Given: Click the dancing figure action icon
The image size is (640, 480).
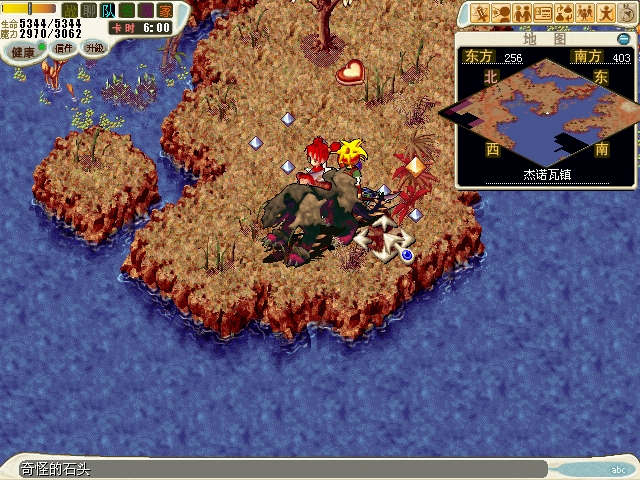Looking at the screenshot, I should tap(605, 13).
